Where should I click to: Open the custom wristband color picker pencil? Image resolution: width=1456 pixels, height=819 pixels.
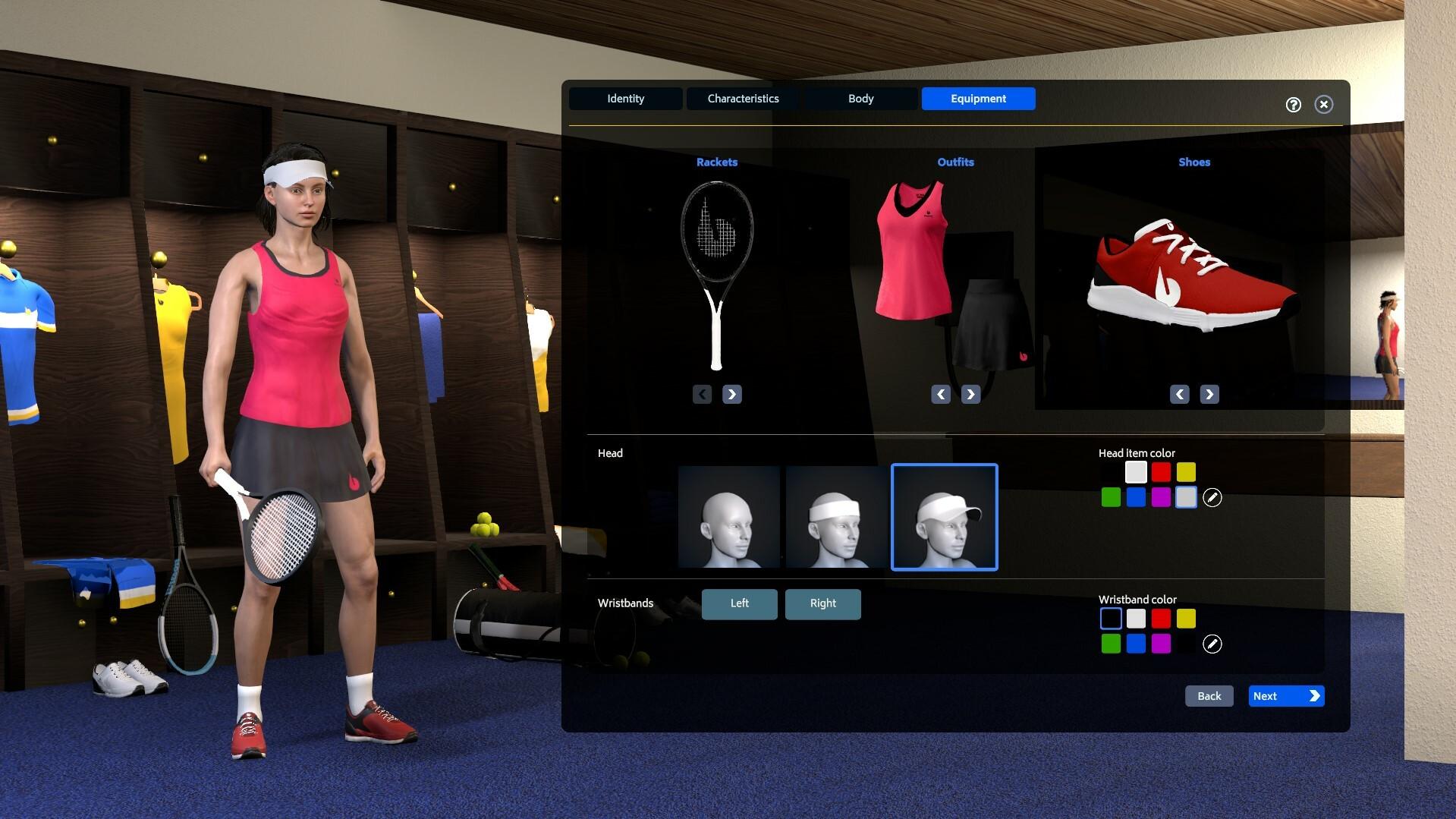(1212, 644)
